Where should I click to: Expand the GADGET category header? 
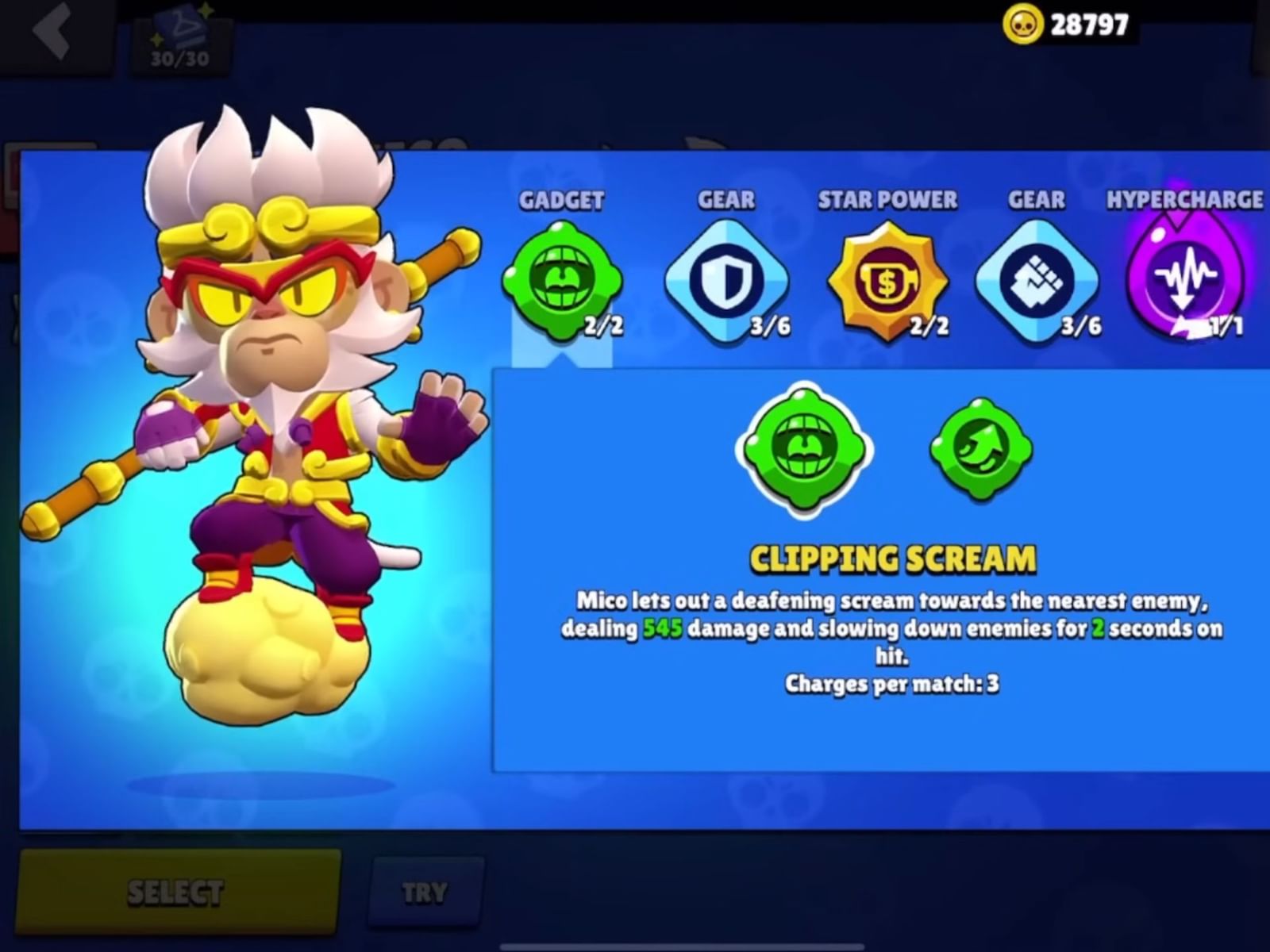tap(561, 200)
